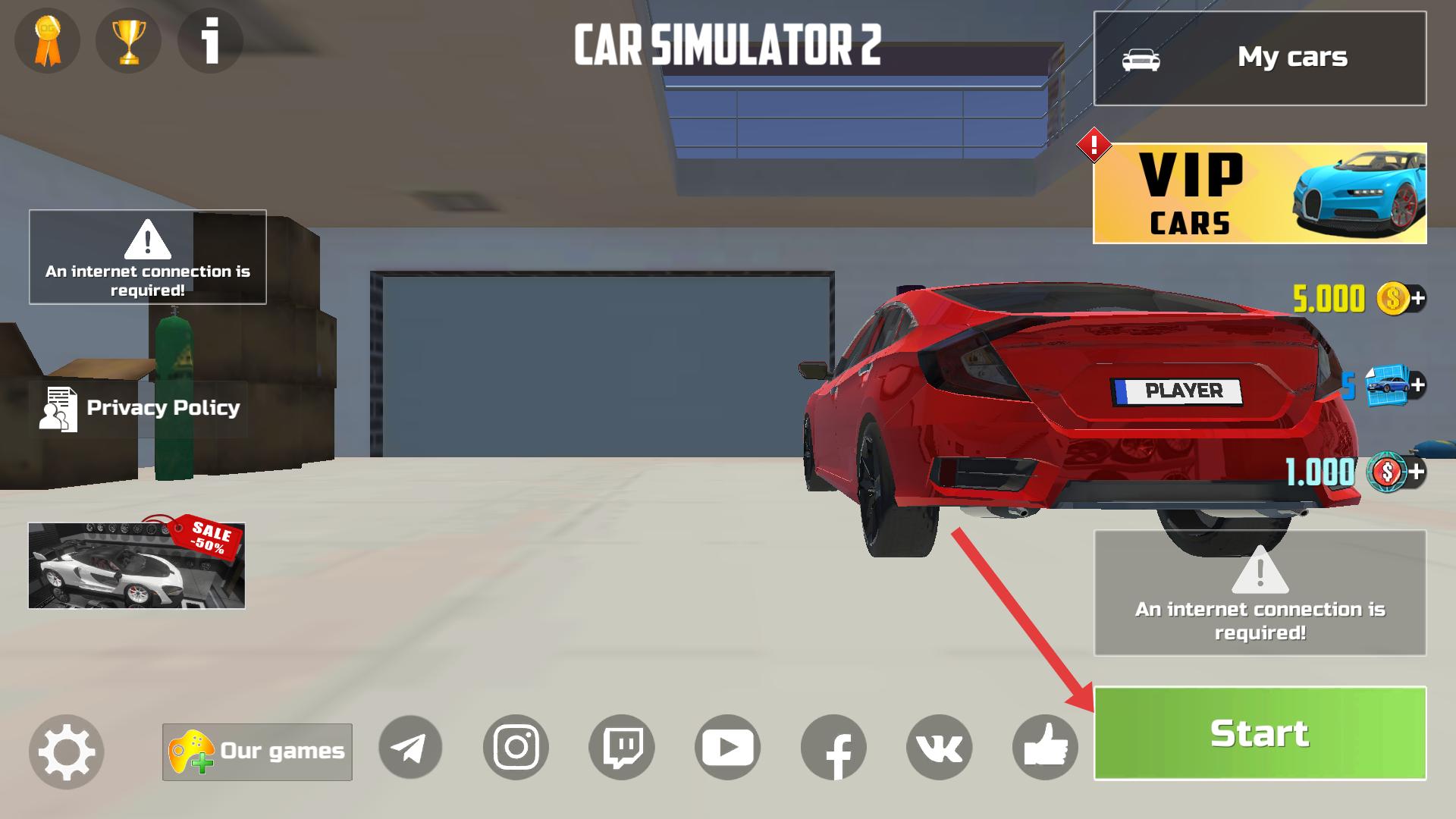The height and width of the screenshot is (819, 1456).
Task: Open the VK community page
Action: 939,748
